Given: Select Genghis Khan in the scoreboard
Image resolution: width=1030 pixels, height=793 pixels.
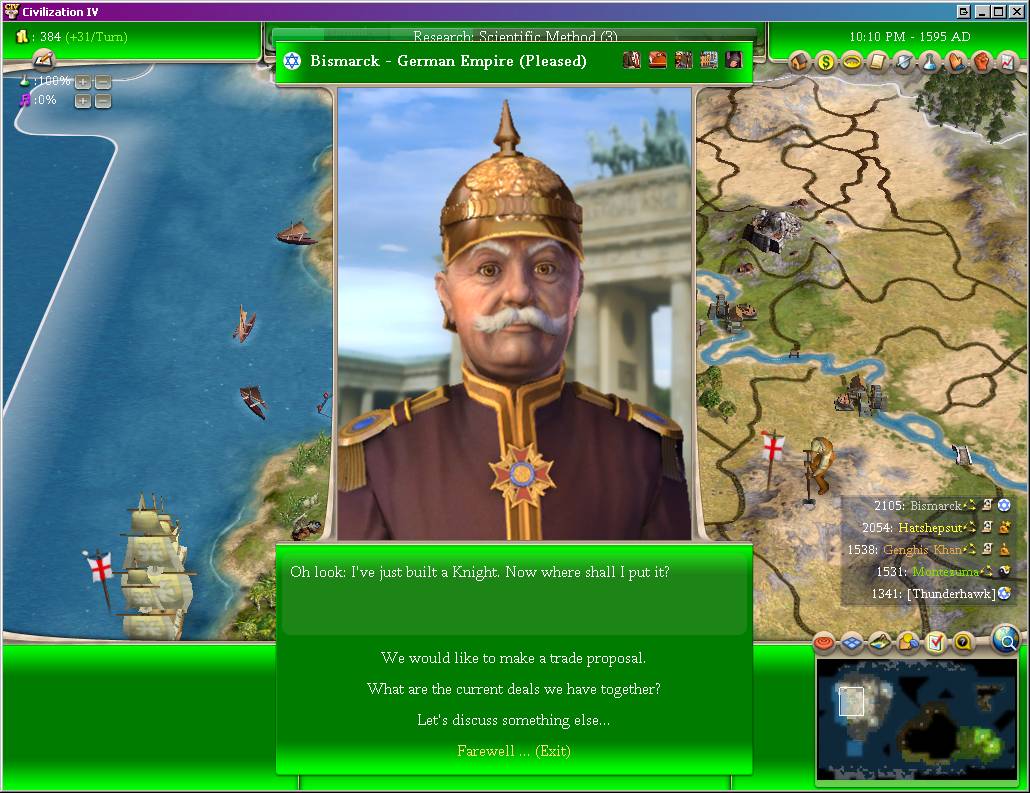Looking at the screenshot, I should pos(921,549).
